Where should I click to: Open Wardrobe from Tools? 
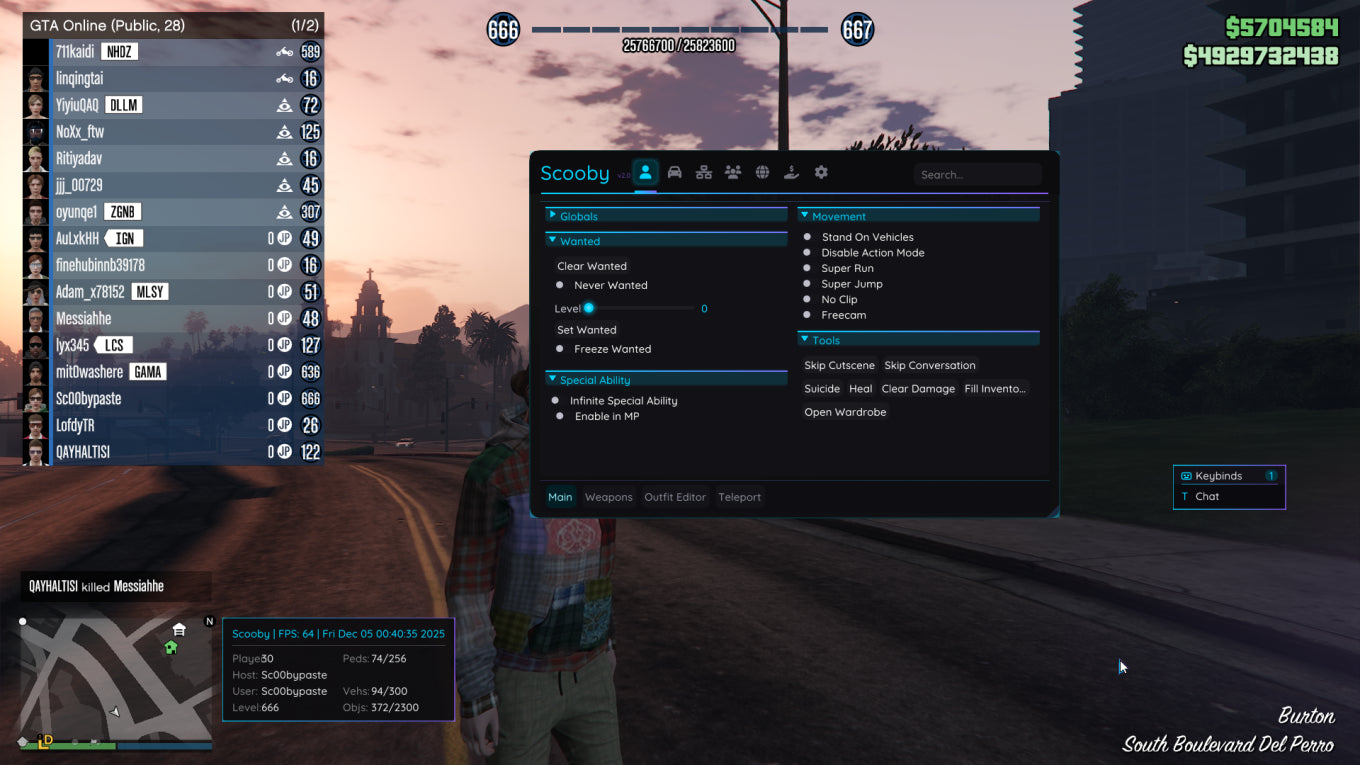pyautogui.click(x=845, y=412)
